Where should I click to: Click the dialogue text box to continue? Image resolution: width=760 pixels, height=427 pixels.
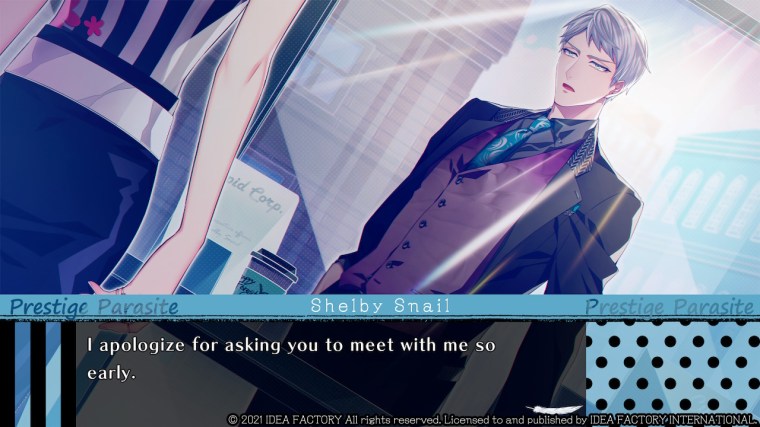330,362
